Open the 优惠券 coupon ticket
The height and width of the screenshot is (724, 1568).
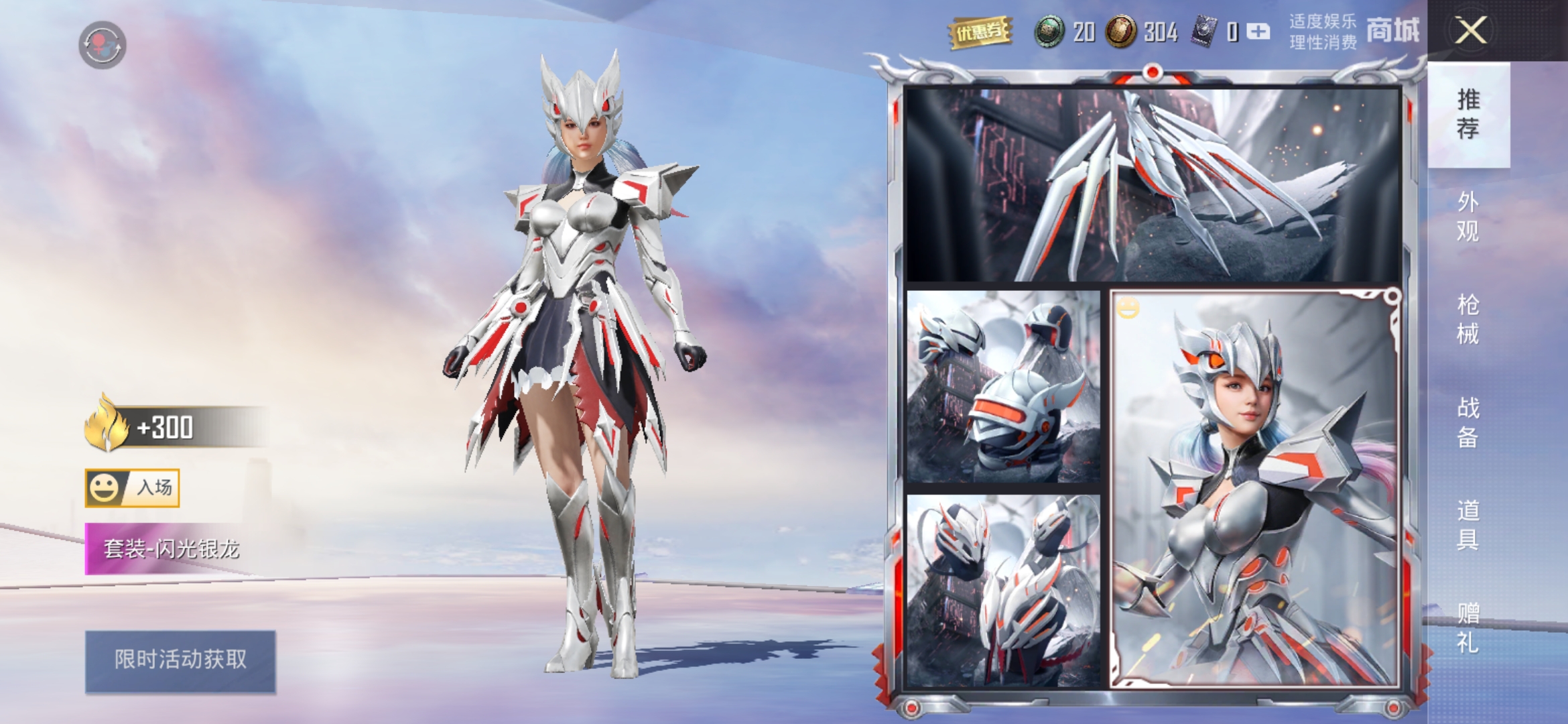tap(980, 32)
